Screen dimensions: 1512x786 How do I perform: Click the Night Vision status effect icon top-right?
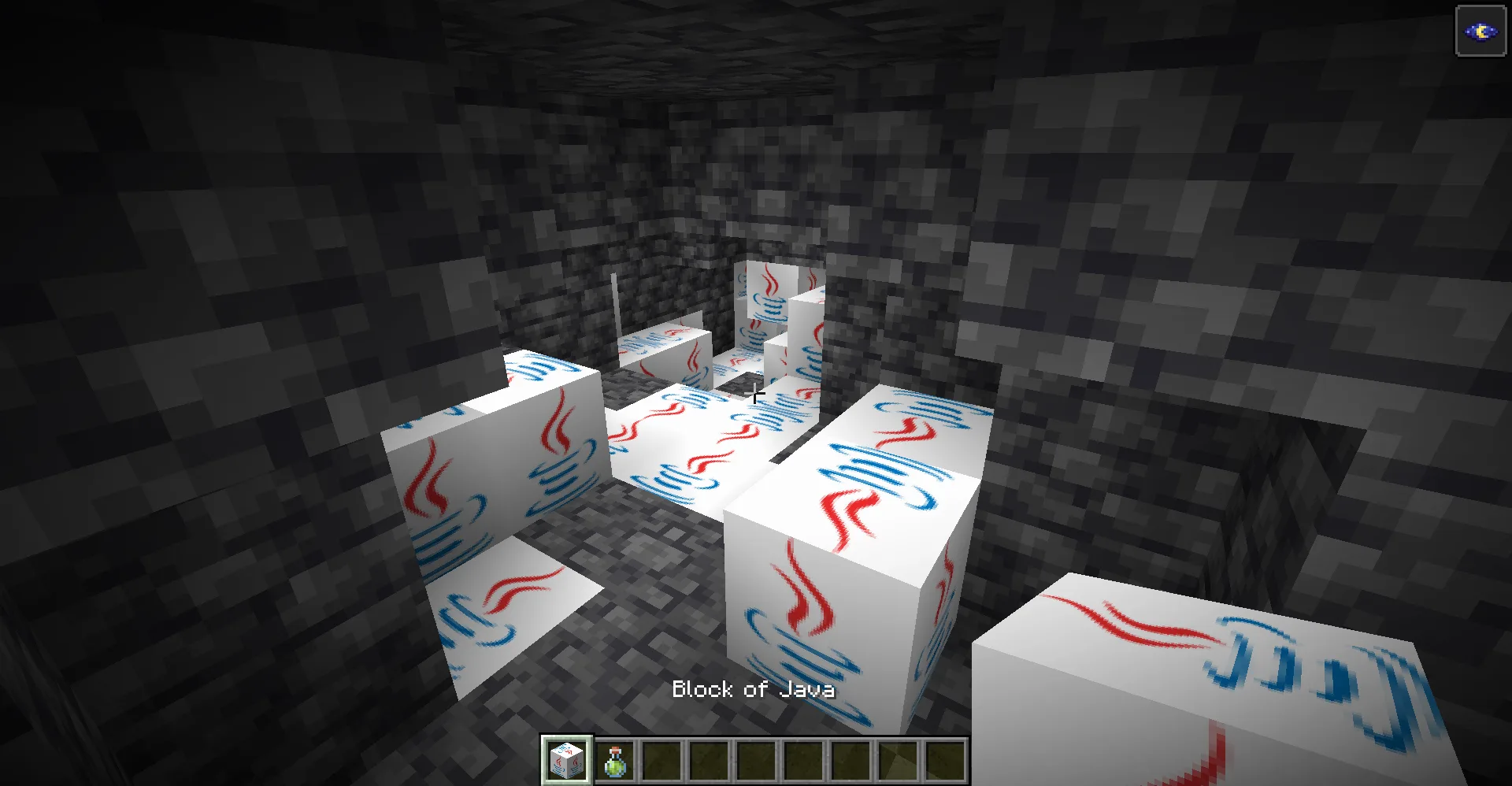point(1480,32)
